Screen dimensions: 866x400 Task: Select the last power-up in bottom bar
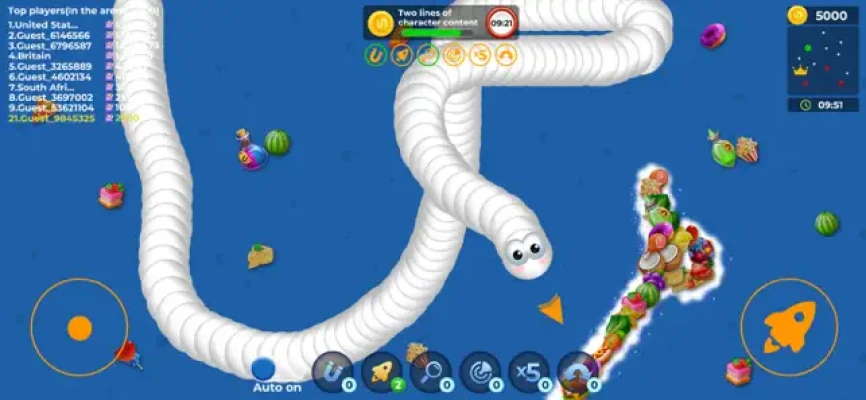tap(578, 371)
